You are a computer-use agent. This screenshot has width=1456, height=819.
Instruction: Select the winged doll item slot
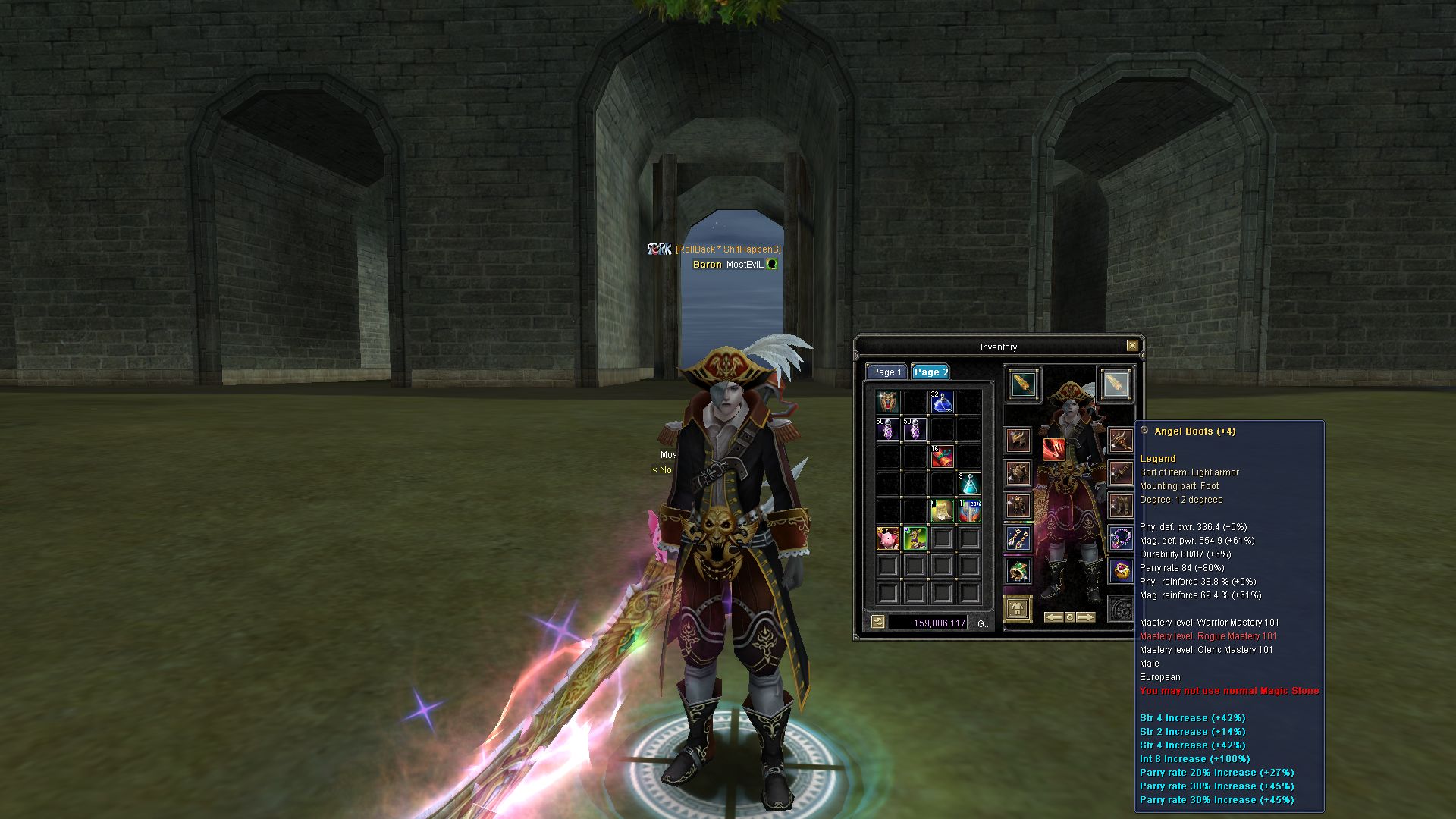887,402
